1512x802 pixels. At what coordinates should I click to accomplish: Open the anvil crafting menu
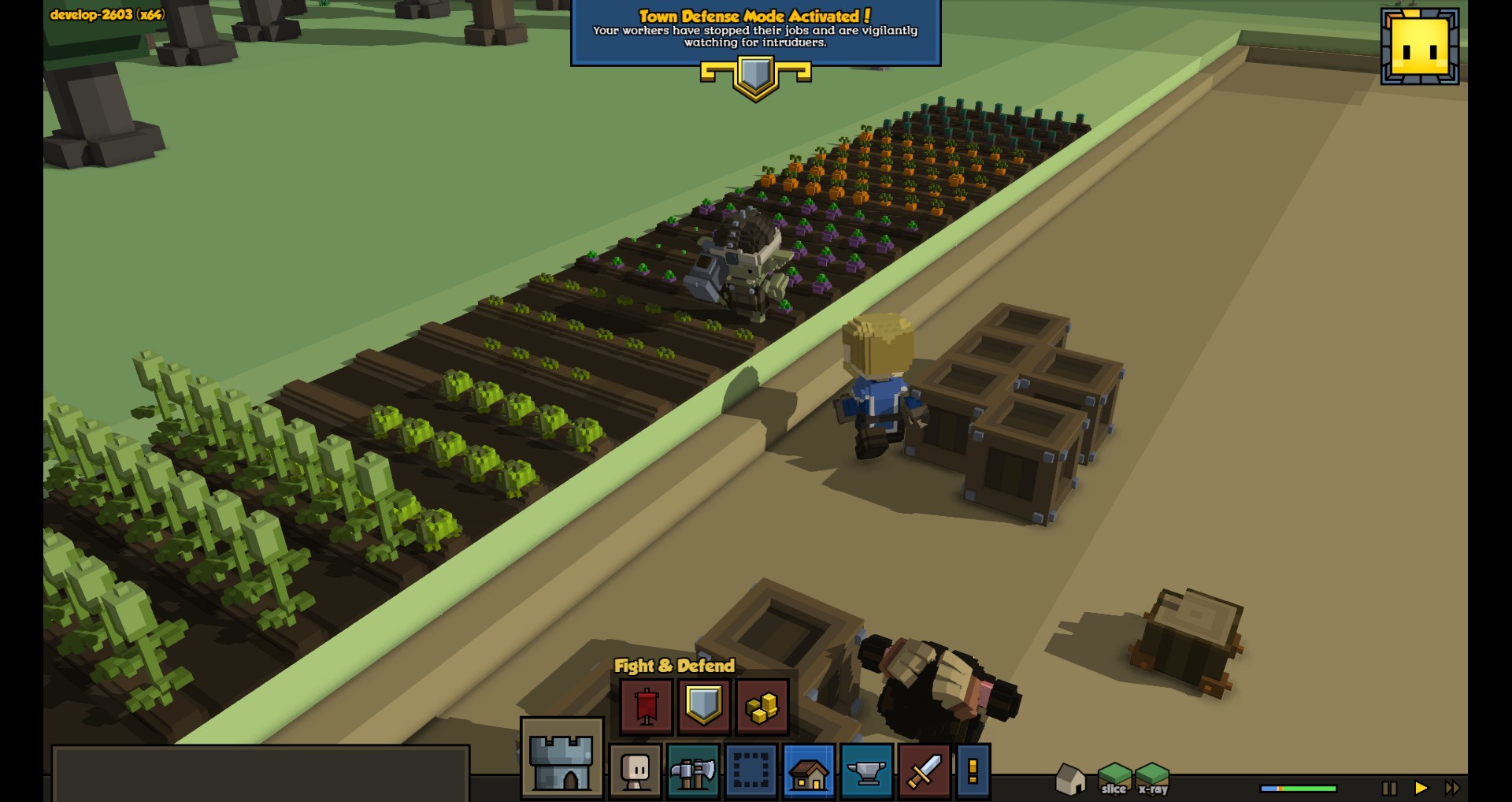(866, 771)
